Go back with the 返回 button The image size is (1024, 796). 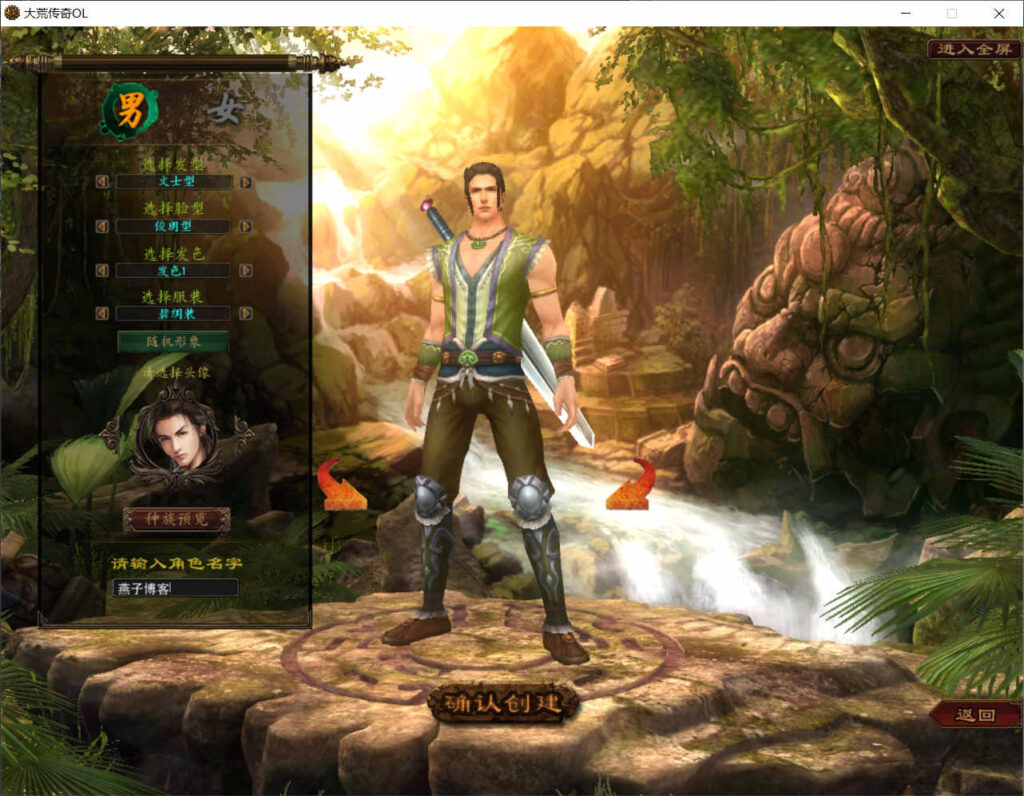coord(975,714)
